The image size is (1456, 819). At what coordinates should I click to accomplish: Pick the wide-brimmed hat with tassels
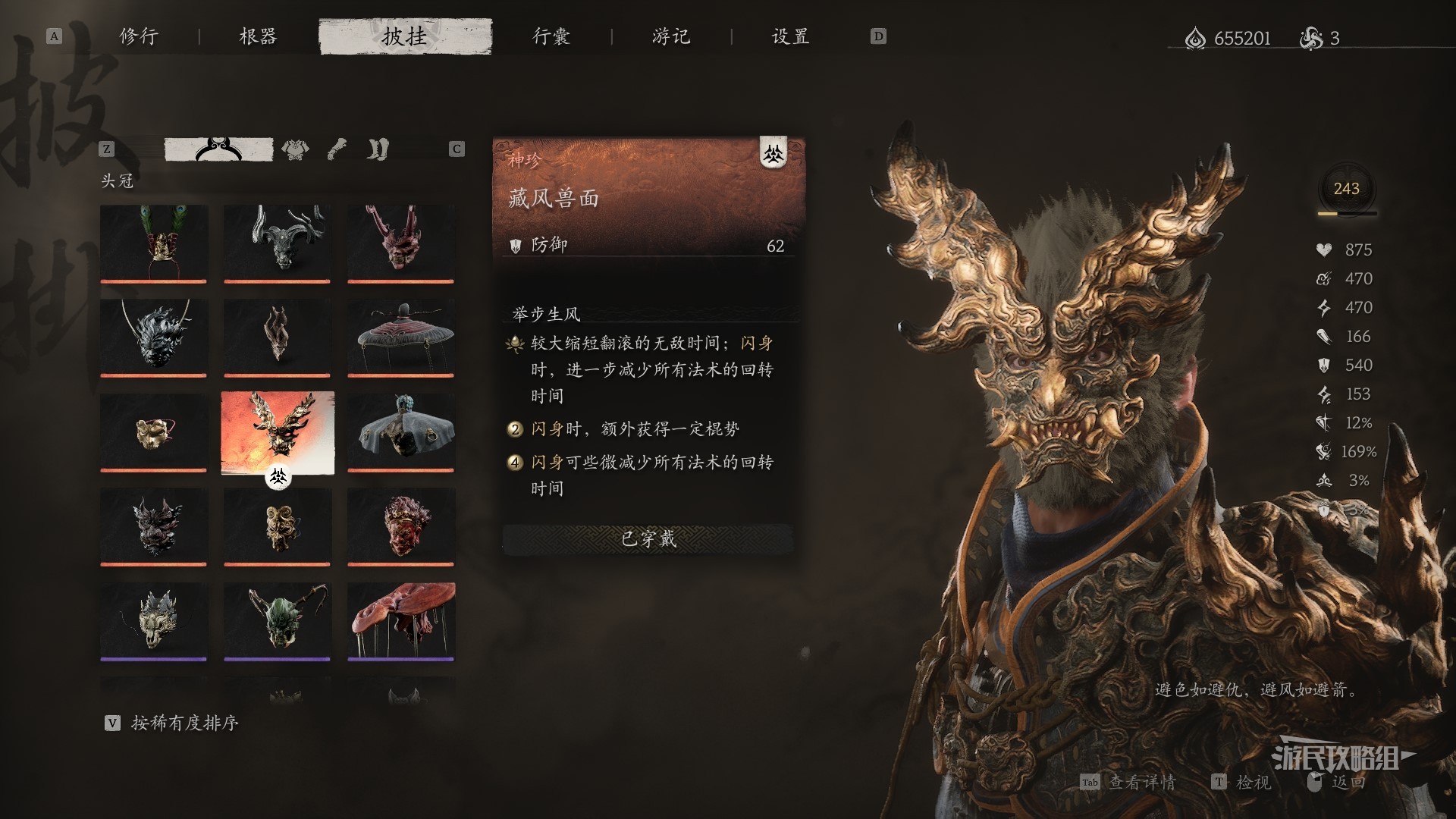(400, 337)
